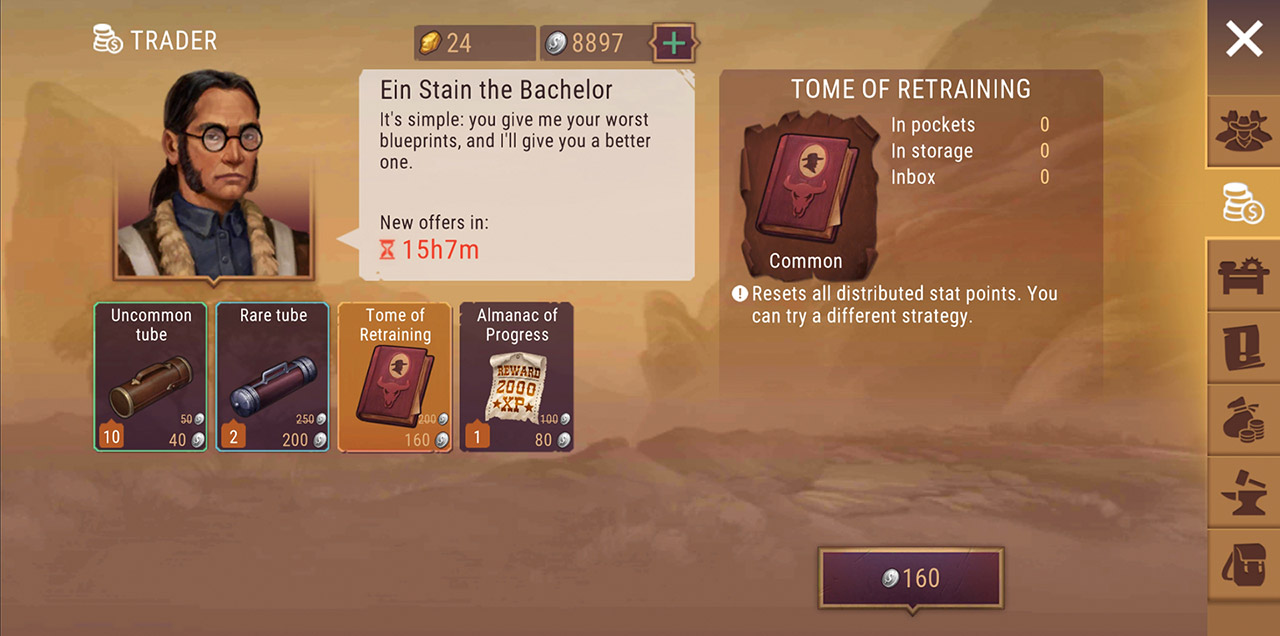Choose the Tome of Retraining offer
The width and height of the screenshot is (1280, 636).
(x=395, y=377)
